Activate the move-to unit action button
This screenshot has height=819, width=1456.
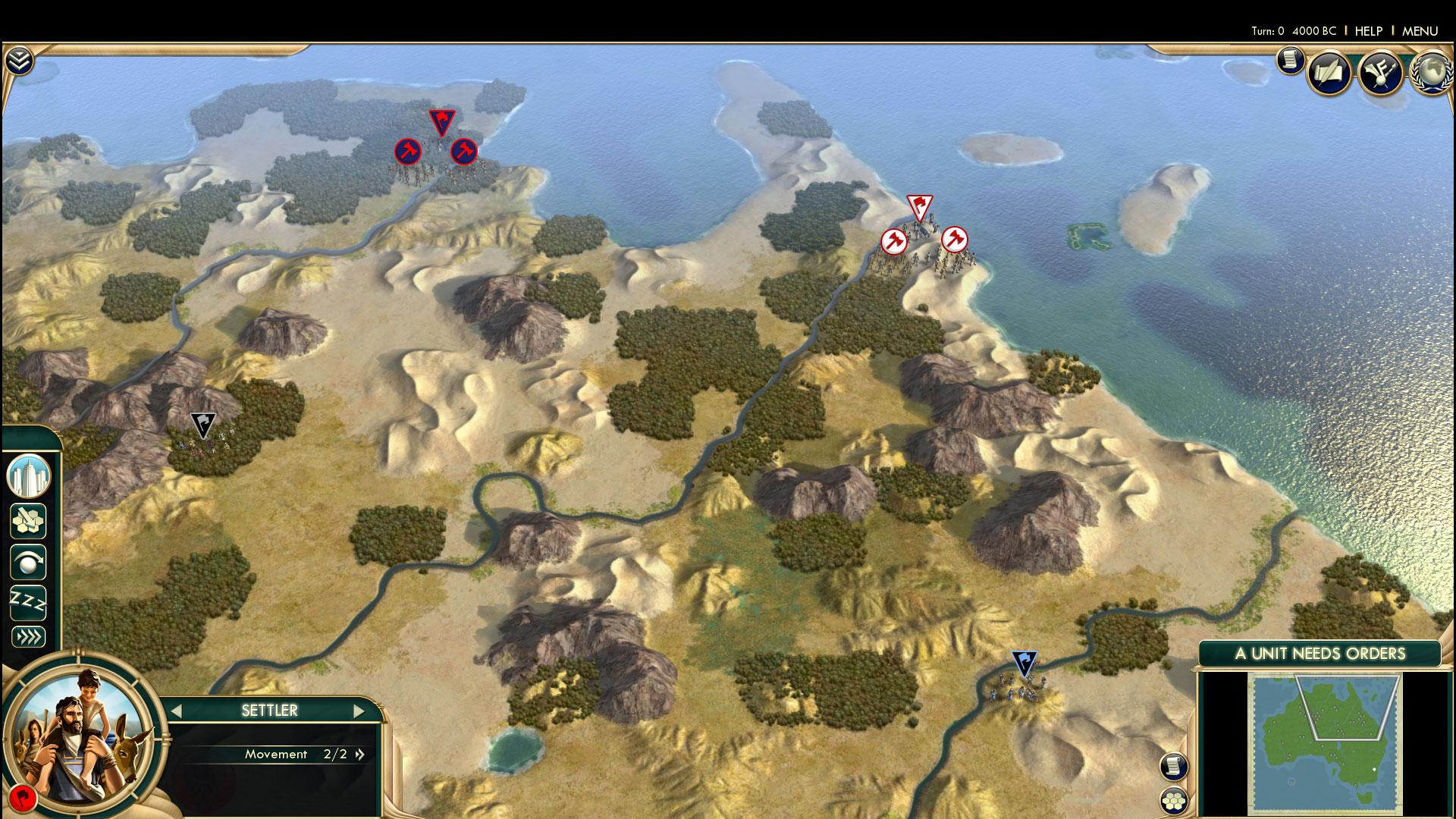pyautogui.click(x=29, y=563)
